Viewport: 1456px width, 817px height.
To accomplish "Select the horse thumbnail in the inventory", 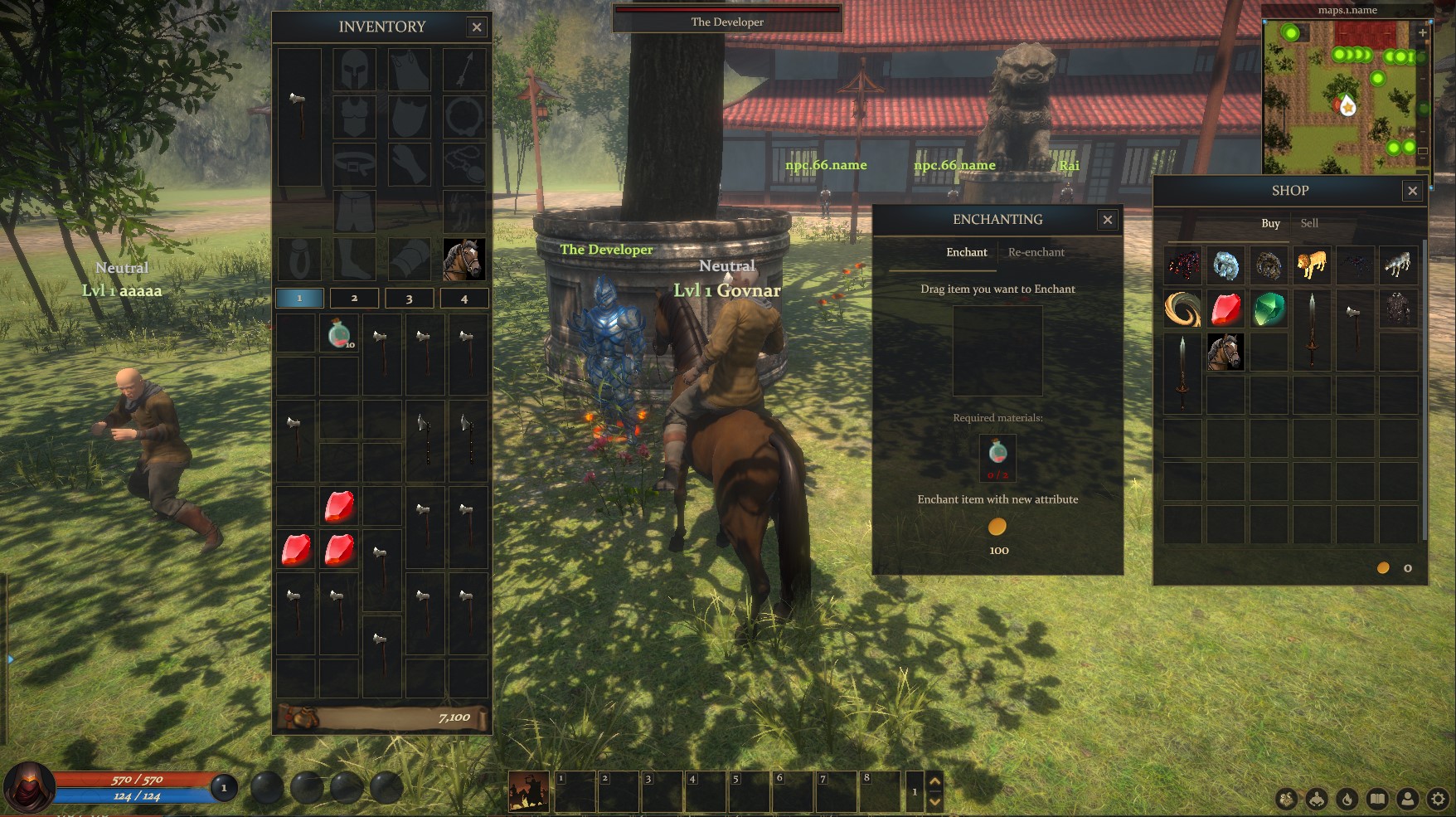I will point(466,259).
